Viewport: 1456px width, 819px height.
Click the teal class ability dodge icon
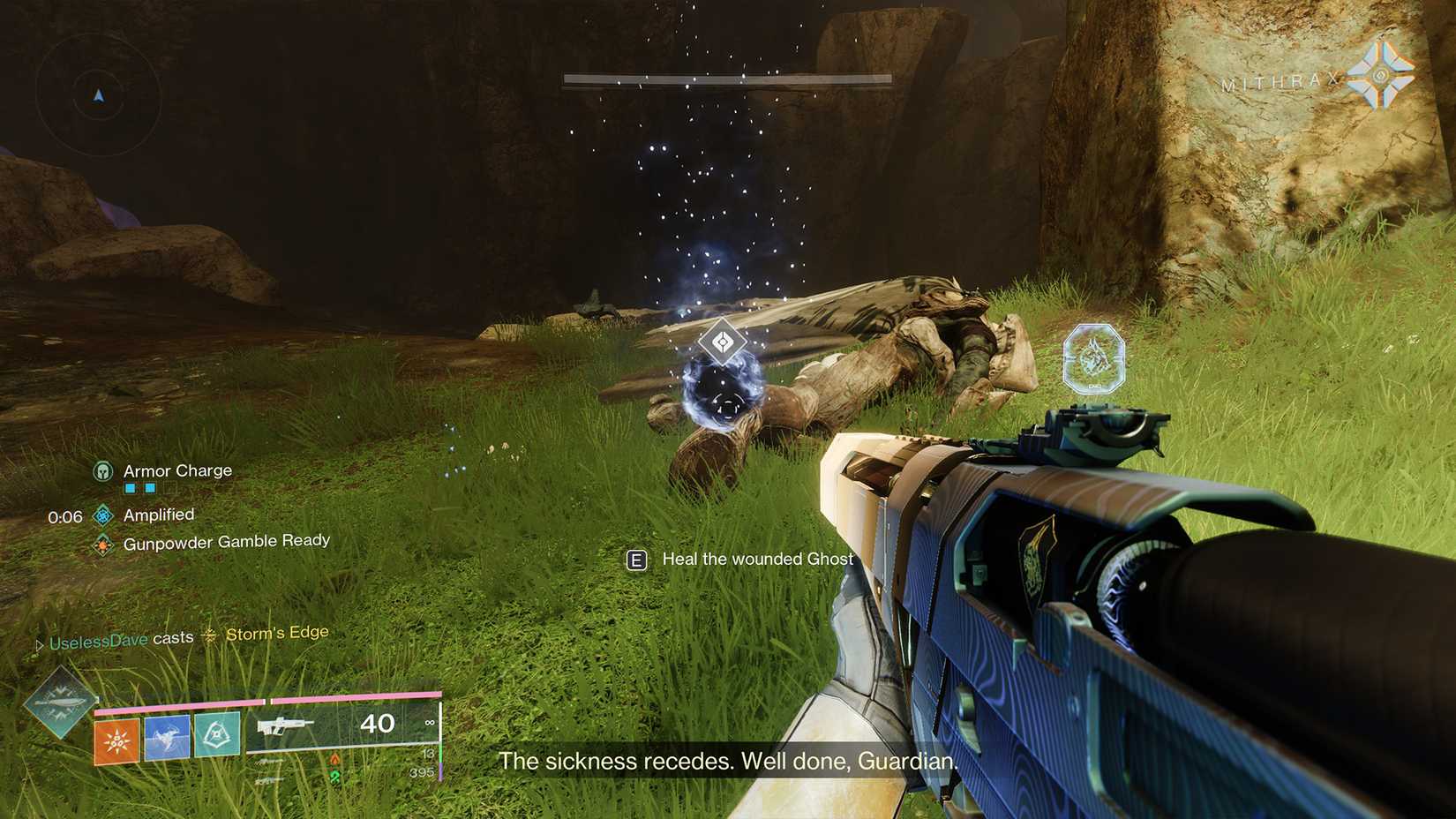pos(216,736)
